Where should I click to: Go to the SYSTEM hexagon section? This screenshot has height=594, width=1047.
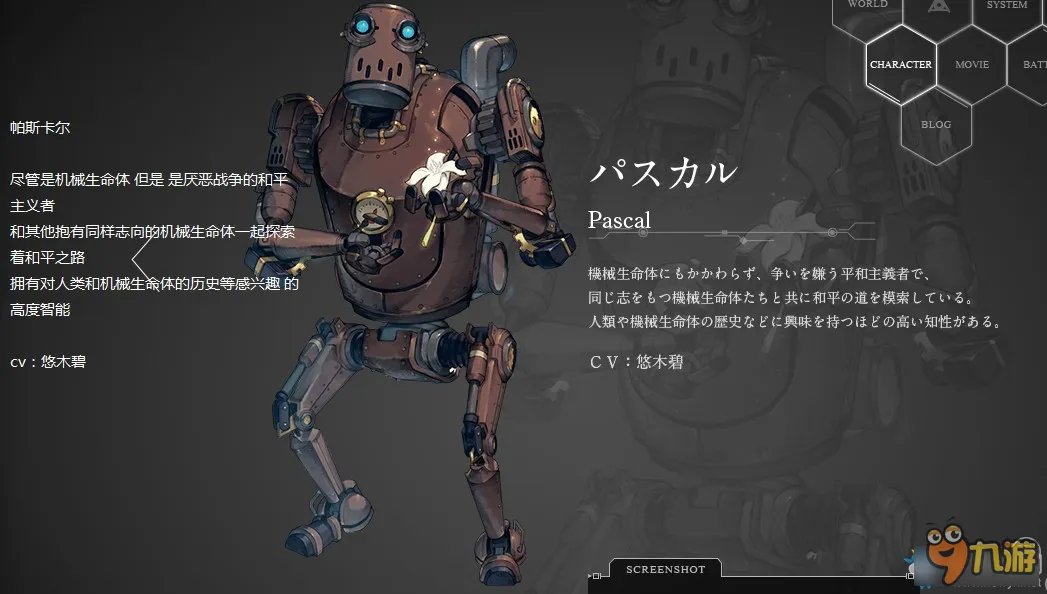coord(1006,8)
